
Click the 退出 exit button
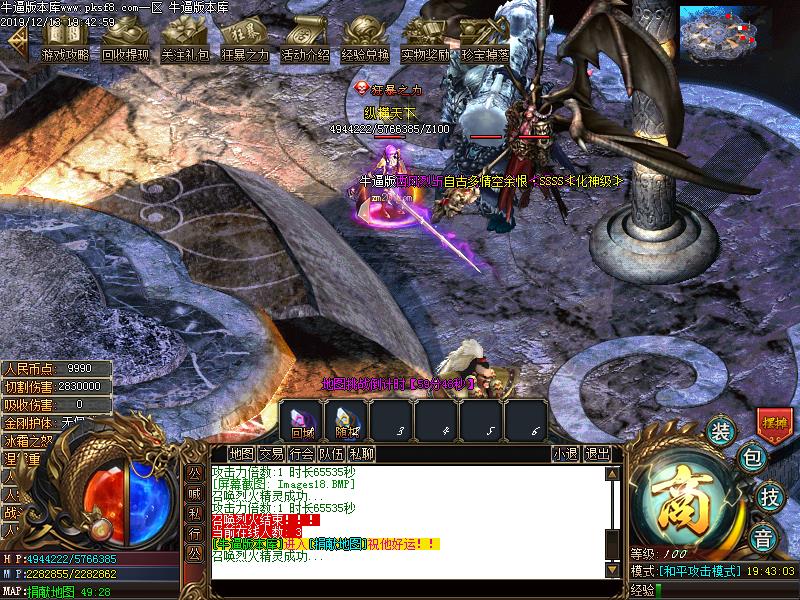pos(597,454)
